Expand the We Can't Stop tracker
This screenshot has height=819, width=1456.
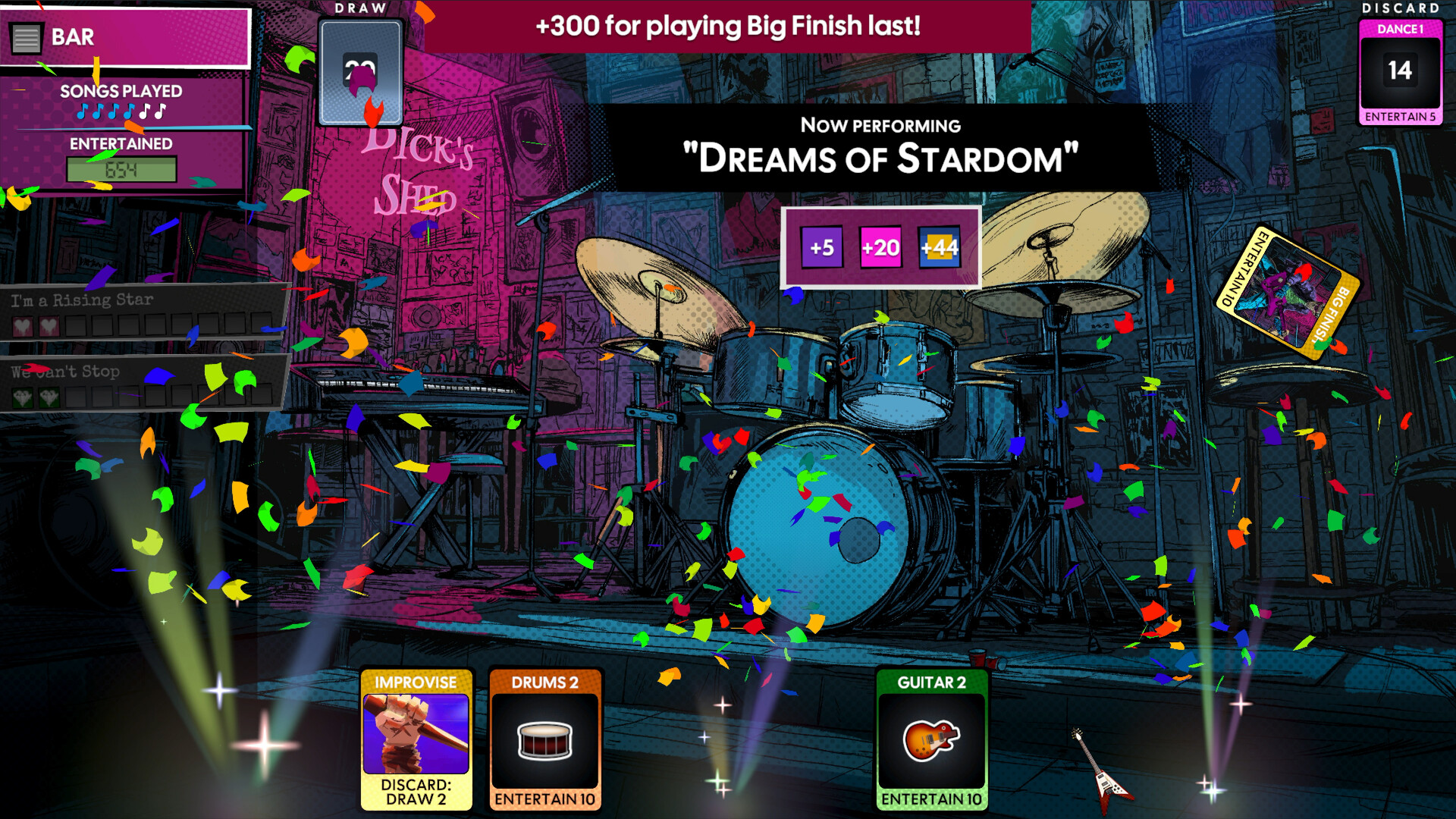(64, 371)
